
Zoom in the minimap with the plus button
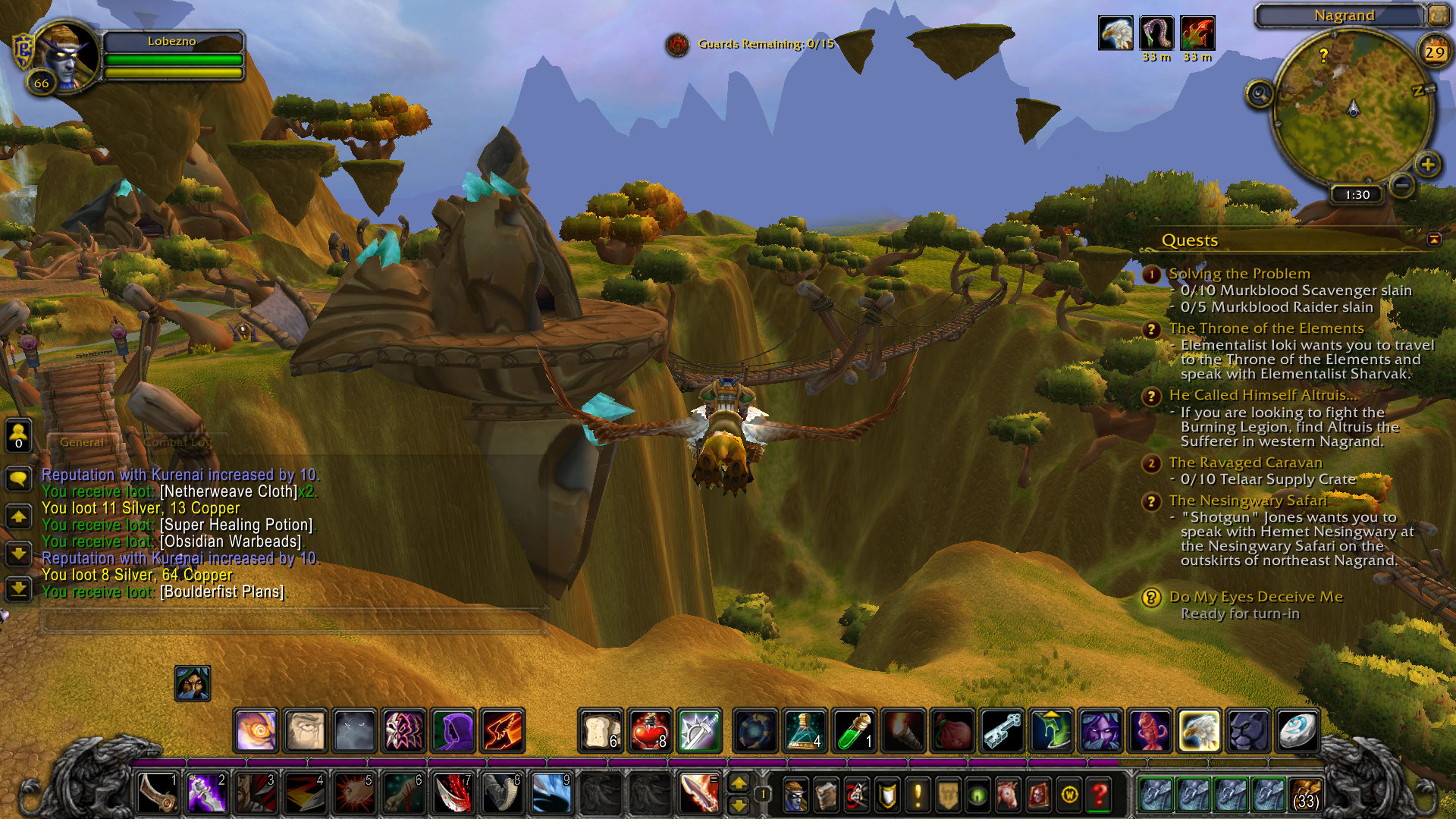click(1428, 164)
